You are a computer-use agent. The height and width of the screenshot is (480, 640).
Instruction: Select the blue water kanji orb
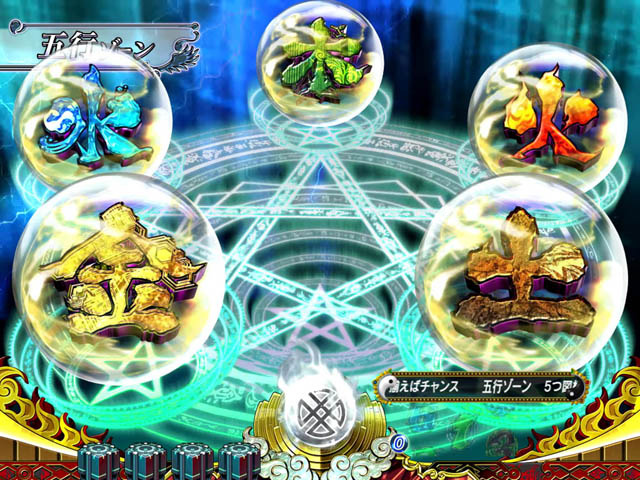93,122
